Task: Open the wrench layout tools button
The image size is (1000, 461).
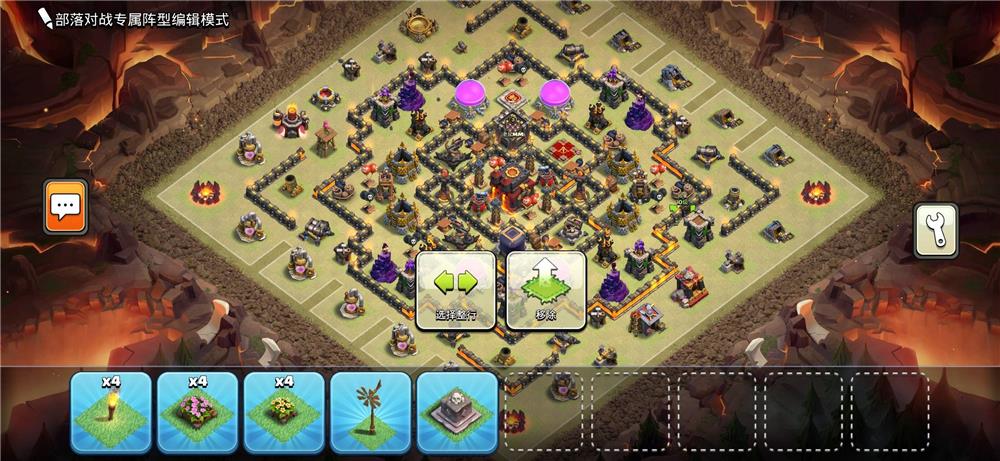Action: pyautogui.click(x=935, y=231)
